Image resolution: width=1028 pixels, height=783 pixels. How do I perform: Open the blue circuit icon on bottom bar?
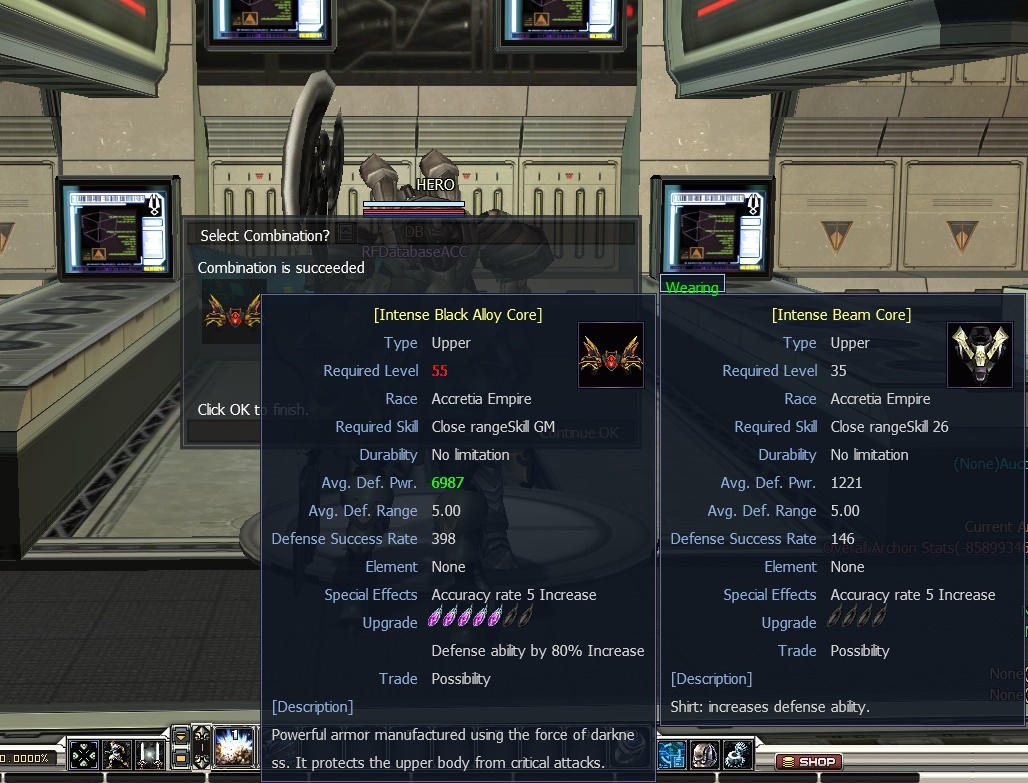(672, 754)
